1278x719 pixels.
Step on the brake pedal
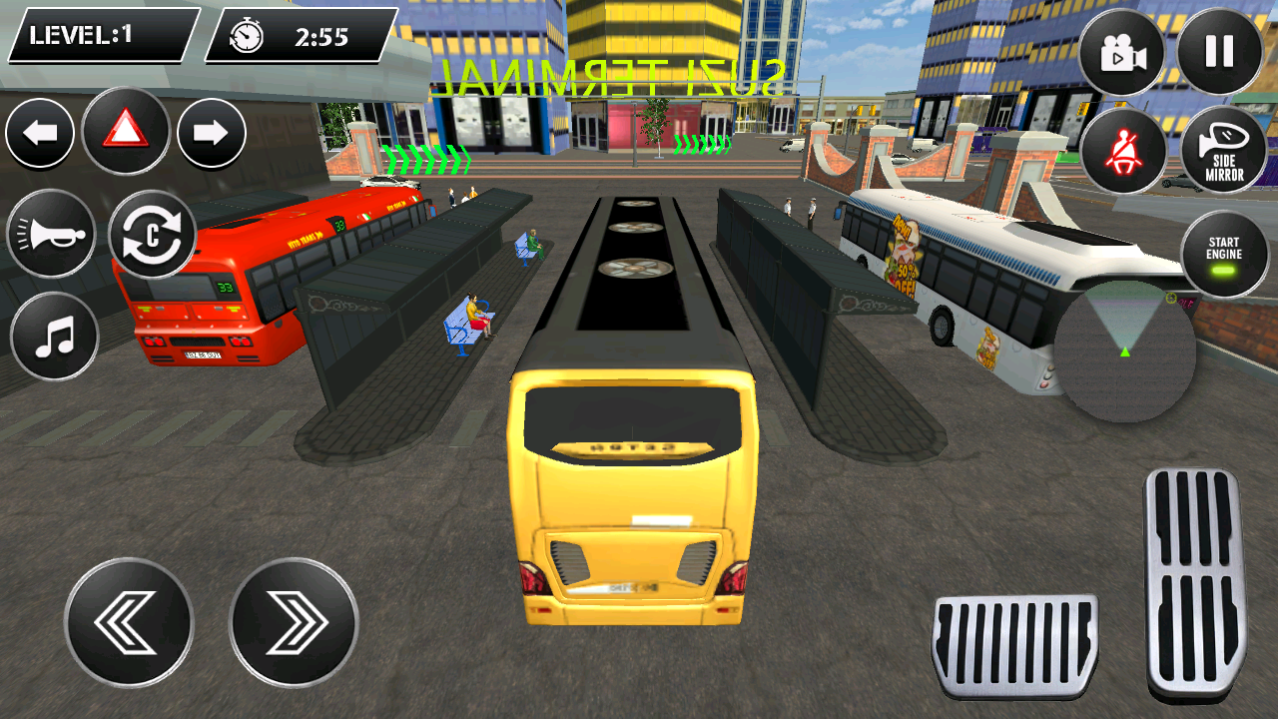(1015, 645)
